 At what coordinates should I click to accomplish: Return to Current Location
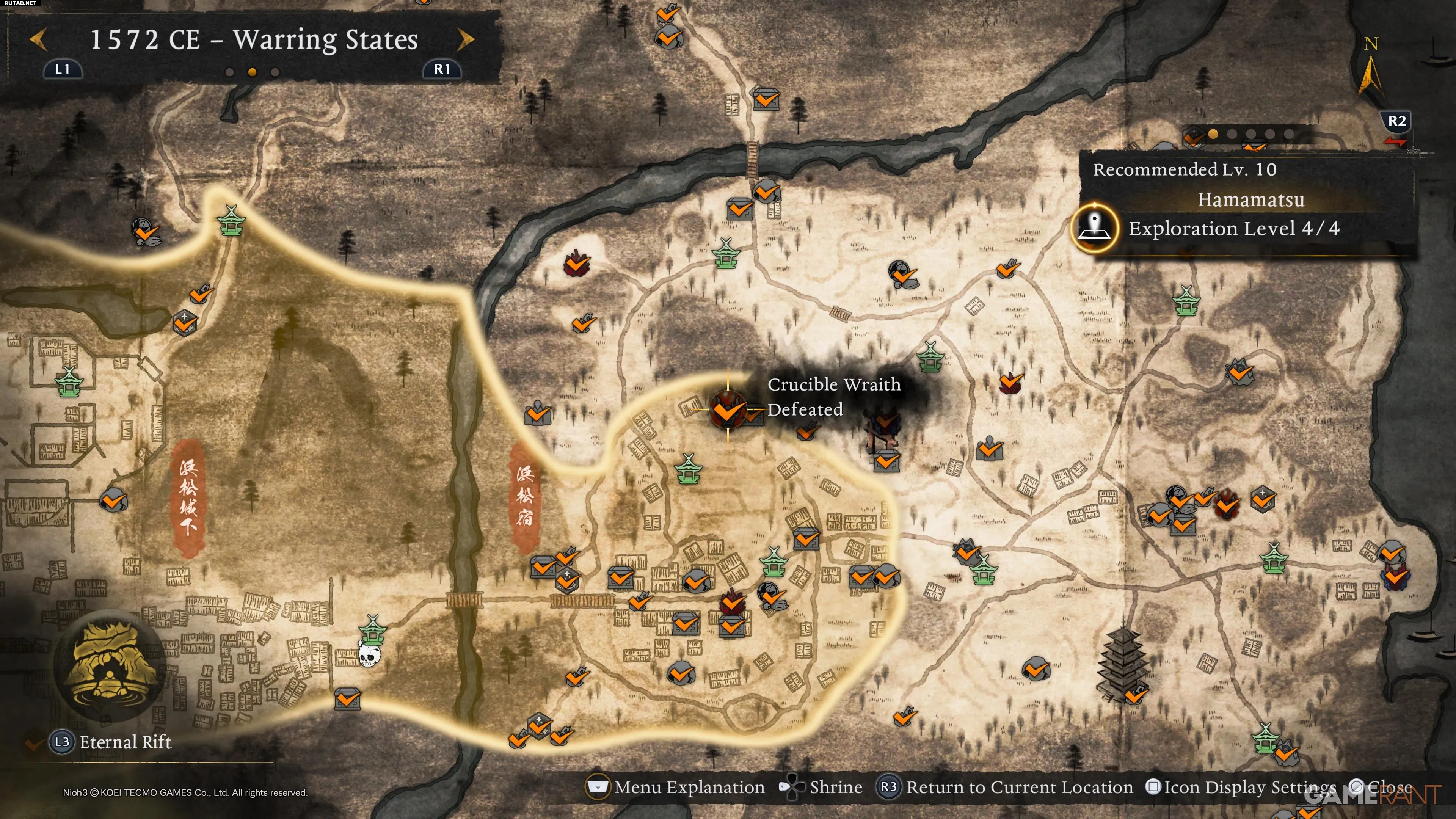pyautogui.click(x=1004, y=787)
